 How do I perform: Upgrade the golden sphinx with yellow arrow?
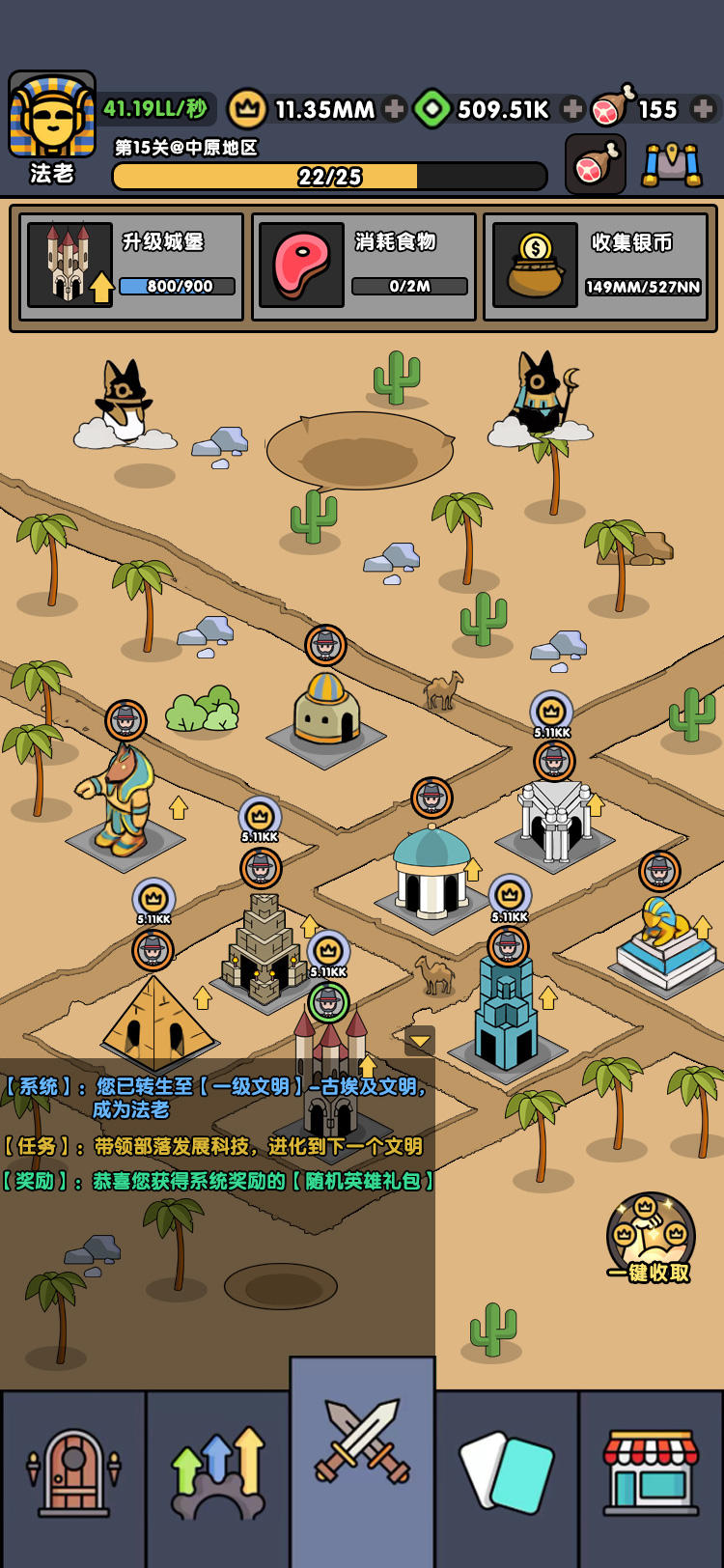(703, 928)
